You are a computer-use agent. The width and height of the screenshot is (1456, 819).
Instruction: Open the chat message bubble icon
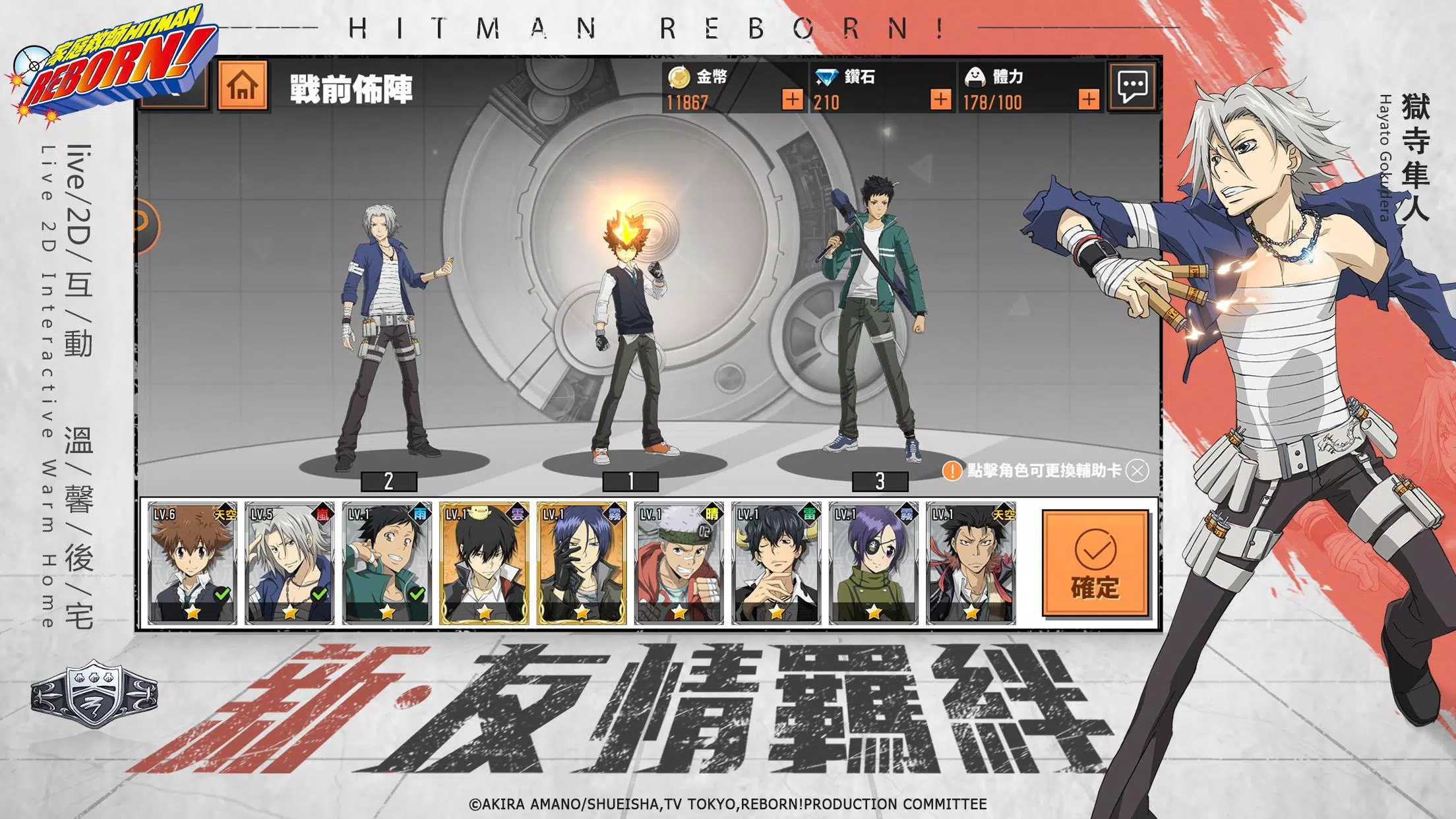pos(1132,85)
